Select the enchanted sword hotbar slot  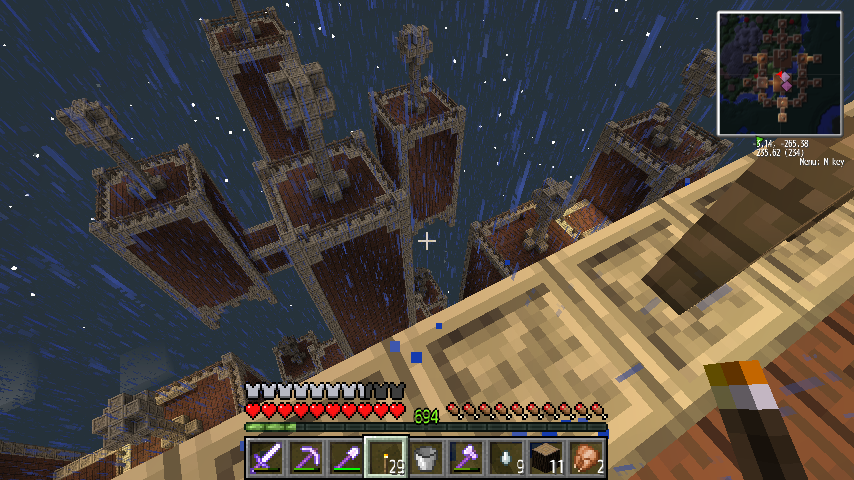click(264, 459)
